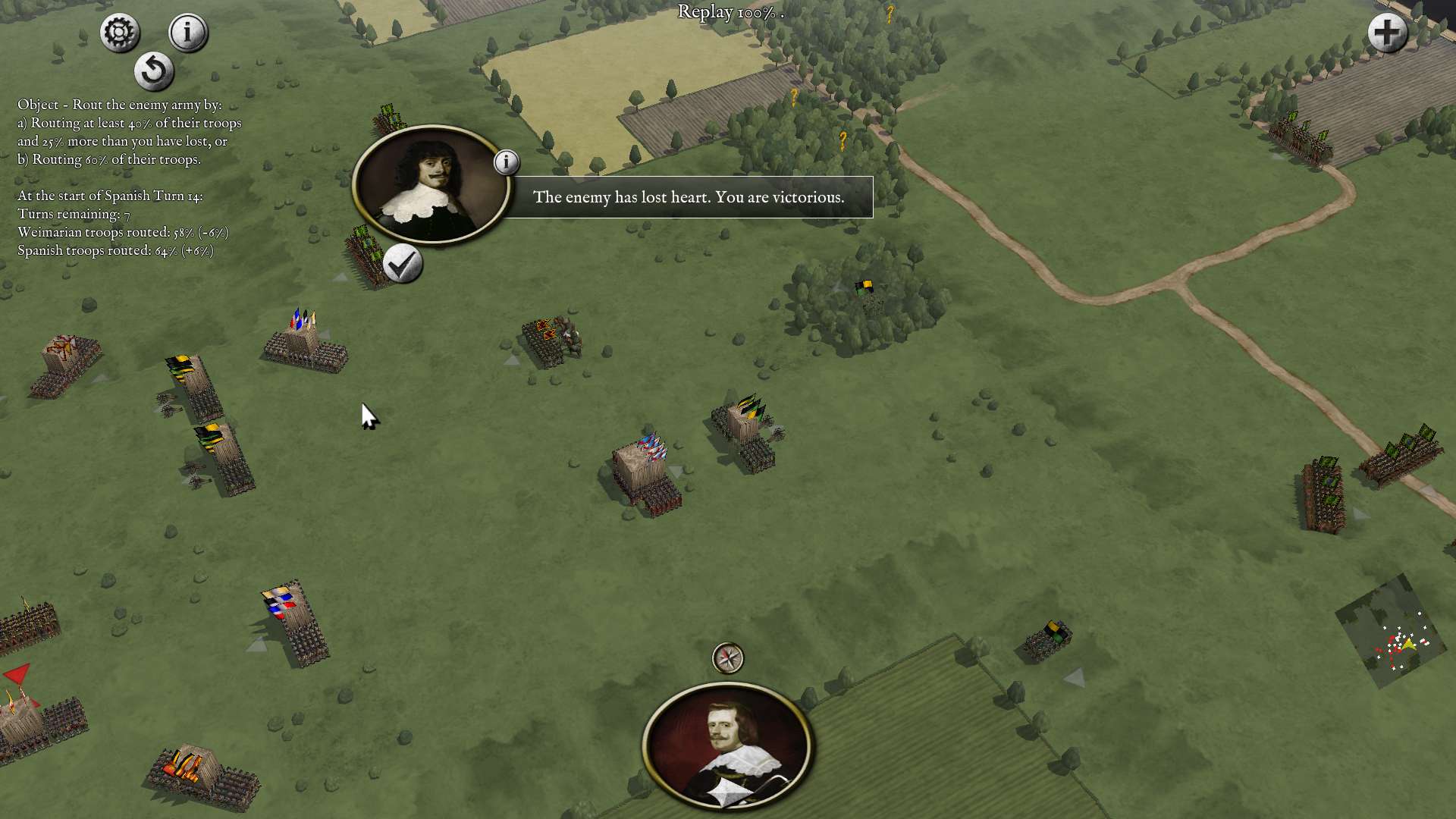Show the information panel via top-left info icon
The width and height of the screenshot is (1456, 819).
[187, 33]
